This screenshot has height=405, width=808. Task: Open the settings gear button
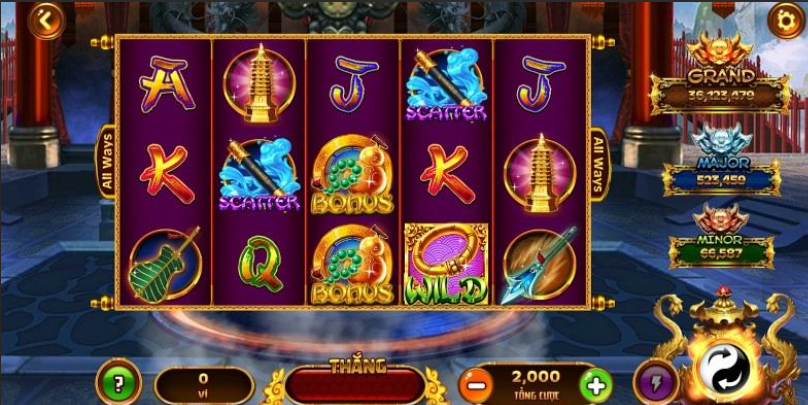[784, 20]
